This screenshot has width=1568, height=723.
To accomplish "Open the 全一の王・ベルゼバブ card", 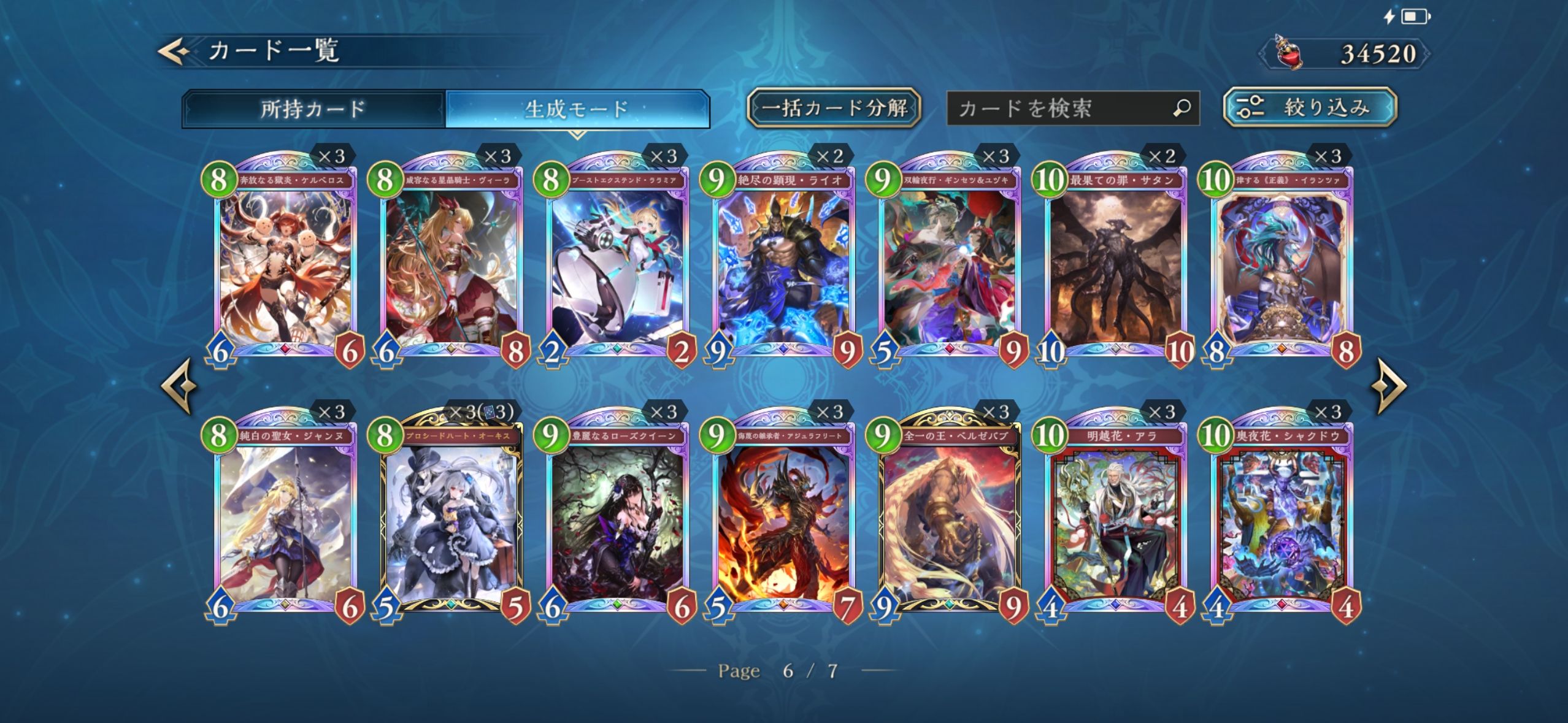I will click(x=950, y=520).
